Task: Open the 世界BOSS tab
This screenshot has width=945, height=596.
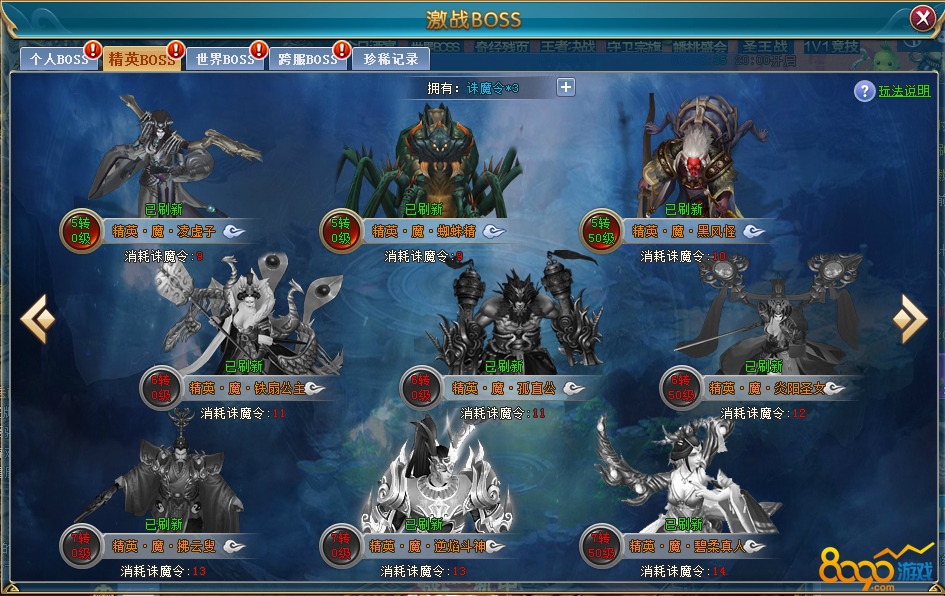Action: pyautogui.click(x=224, y=59)
